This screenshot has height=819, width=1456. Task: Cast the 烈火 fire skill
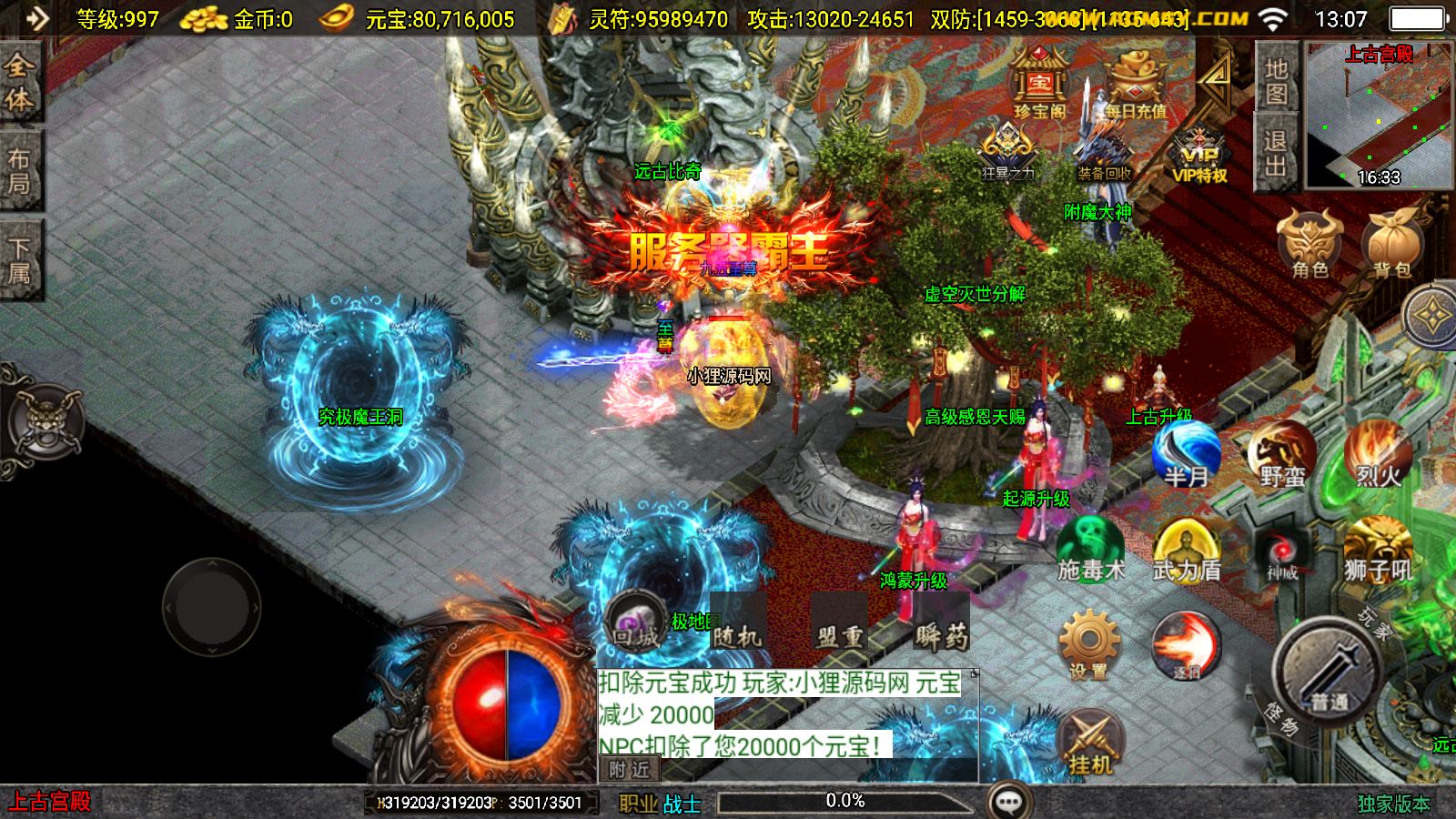1378,454
